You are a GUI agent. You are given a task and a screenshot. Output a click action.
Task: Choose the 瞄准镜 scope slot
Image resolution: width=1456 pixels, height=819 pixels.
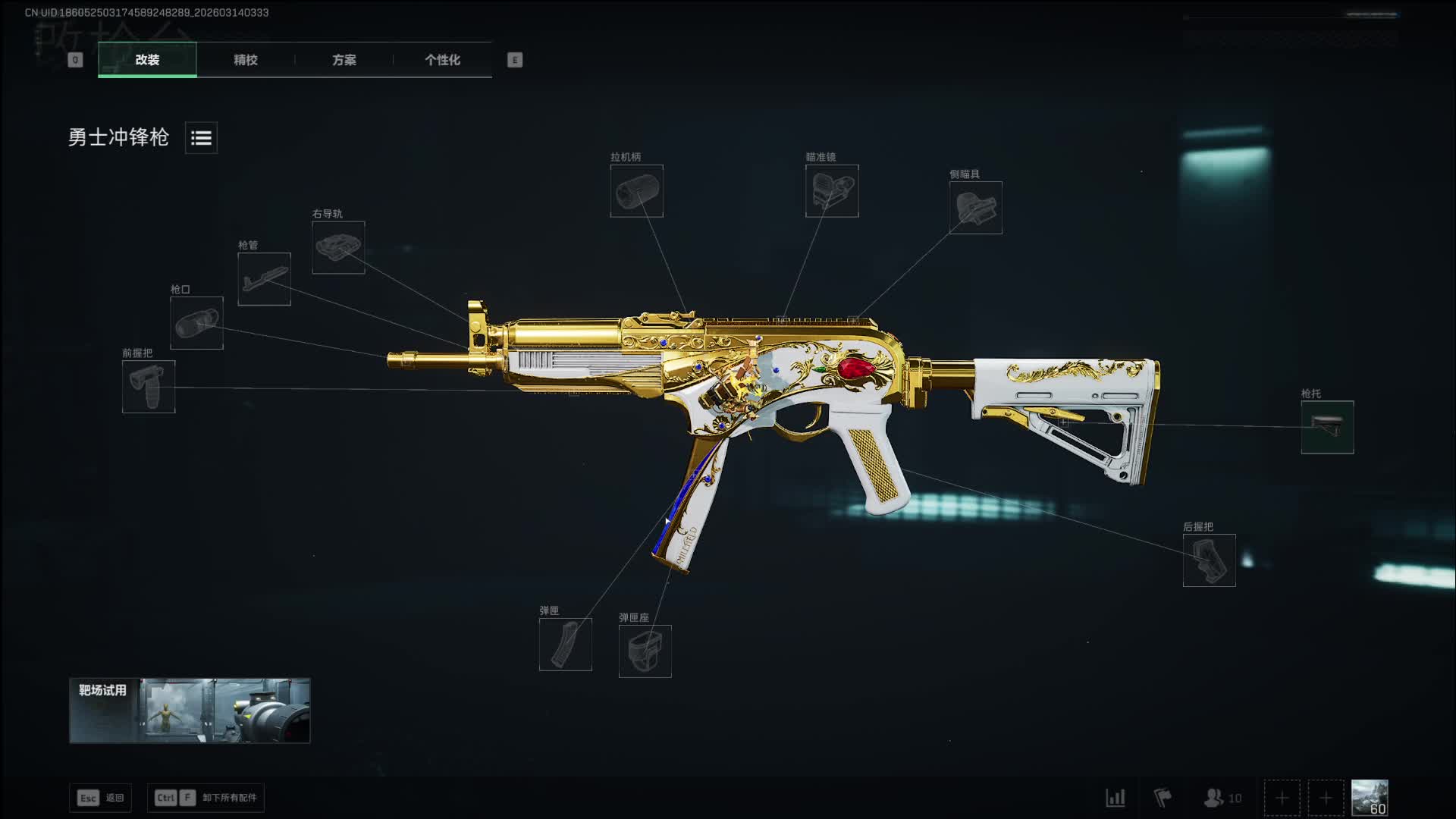832,191
